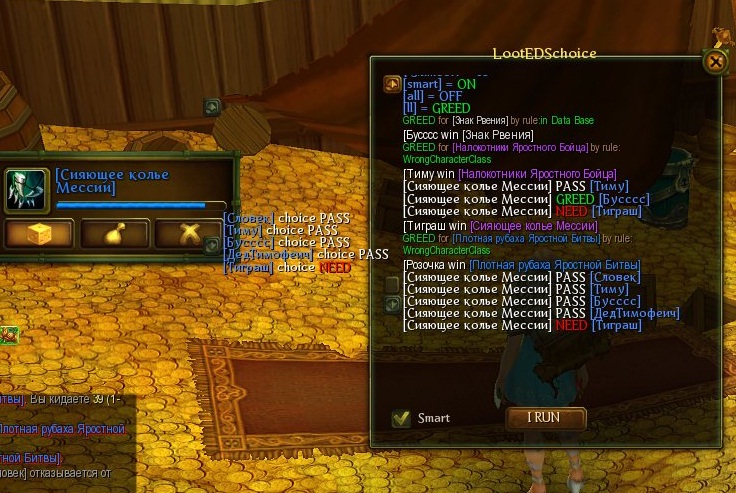
Task: Click the scroll-up arrow above the roll frame
Action: [x=212, y=106]
